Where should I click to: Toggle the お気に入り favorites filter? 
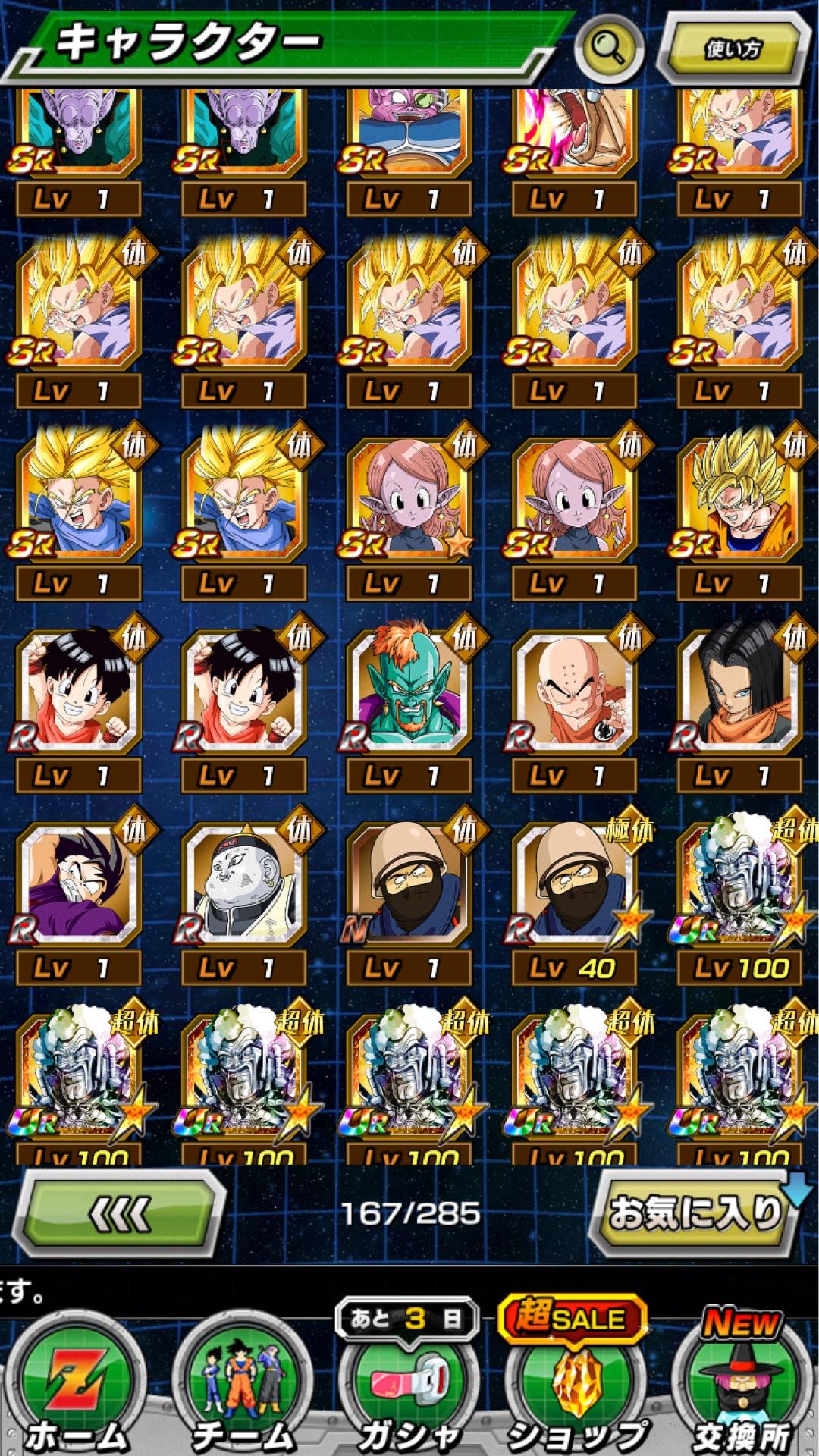pyautogui.click(x=695, y=1213)
